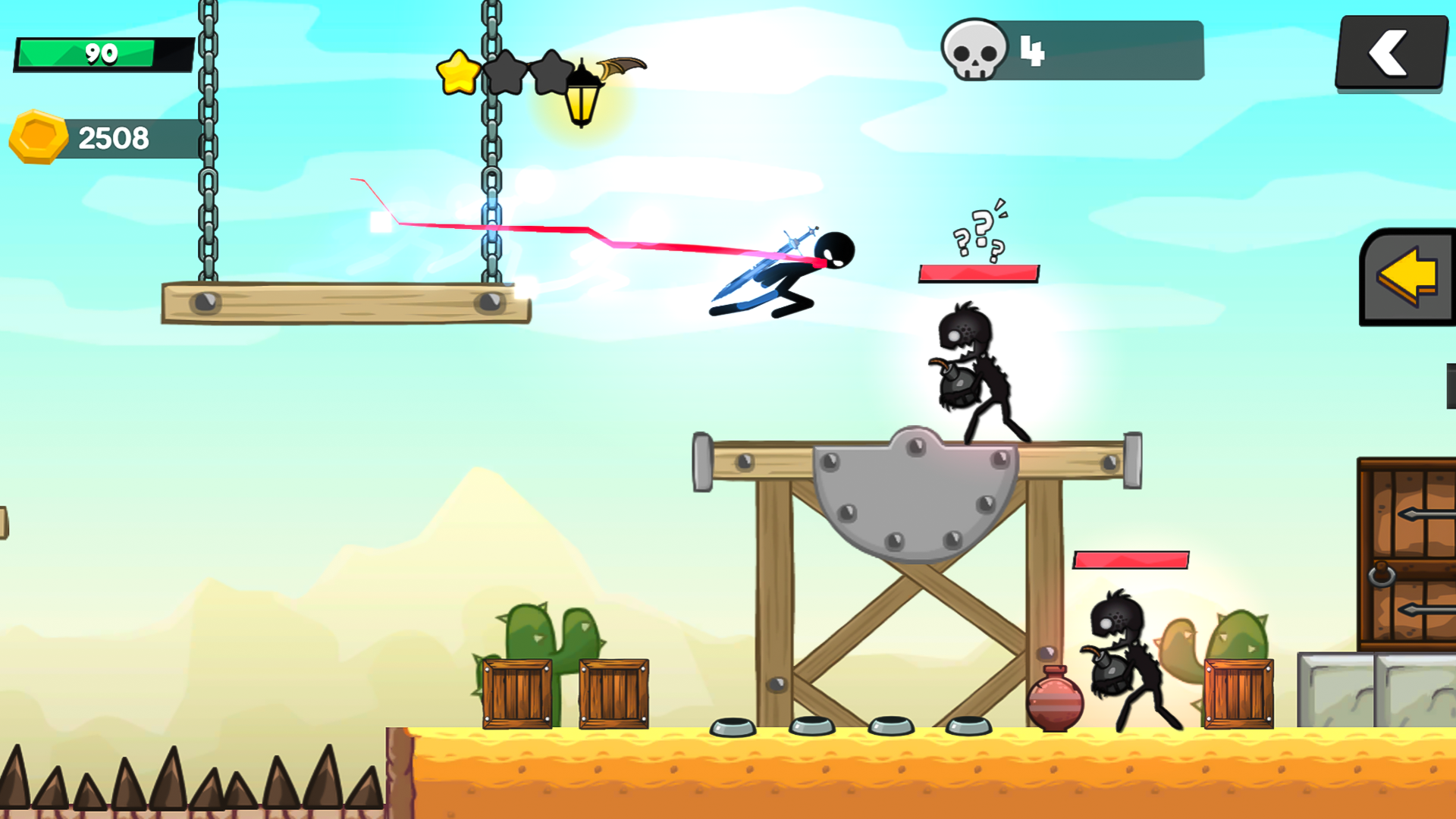Tap the coin amount reading 2508

tap(118, 138)
